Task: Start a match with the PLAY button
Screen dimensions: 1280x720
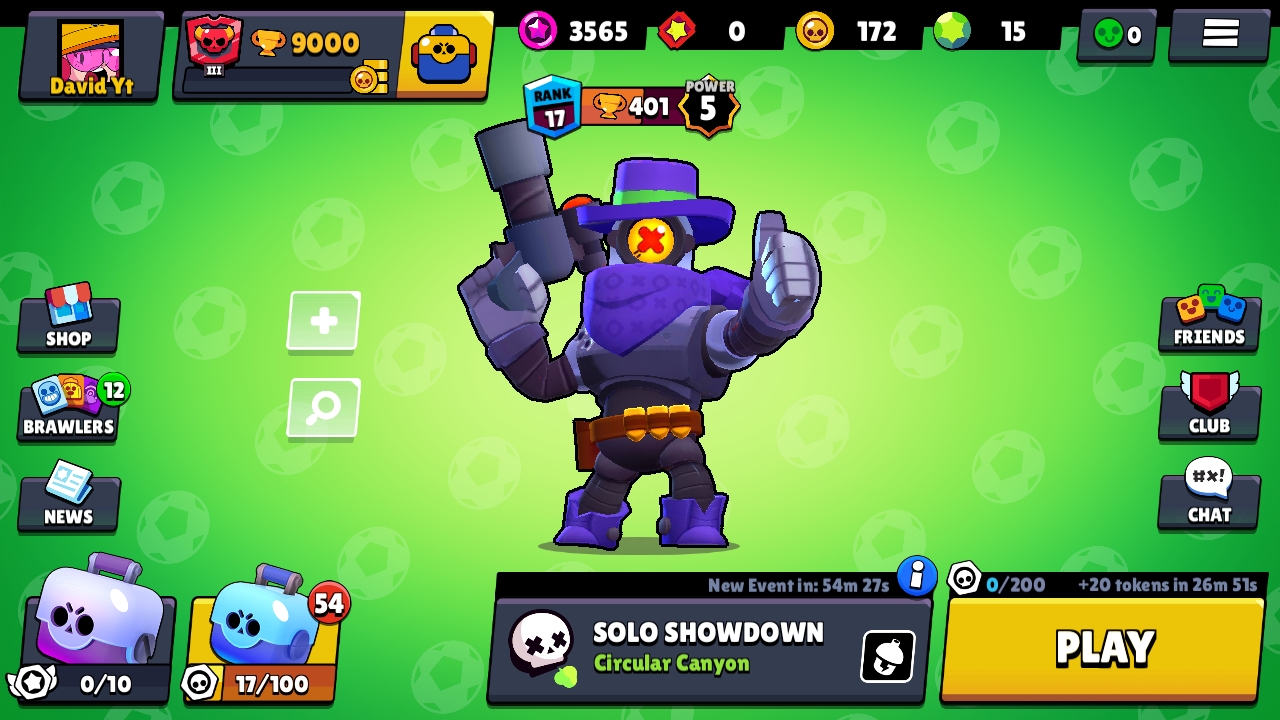Action: point(1103,648)
